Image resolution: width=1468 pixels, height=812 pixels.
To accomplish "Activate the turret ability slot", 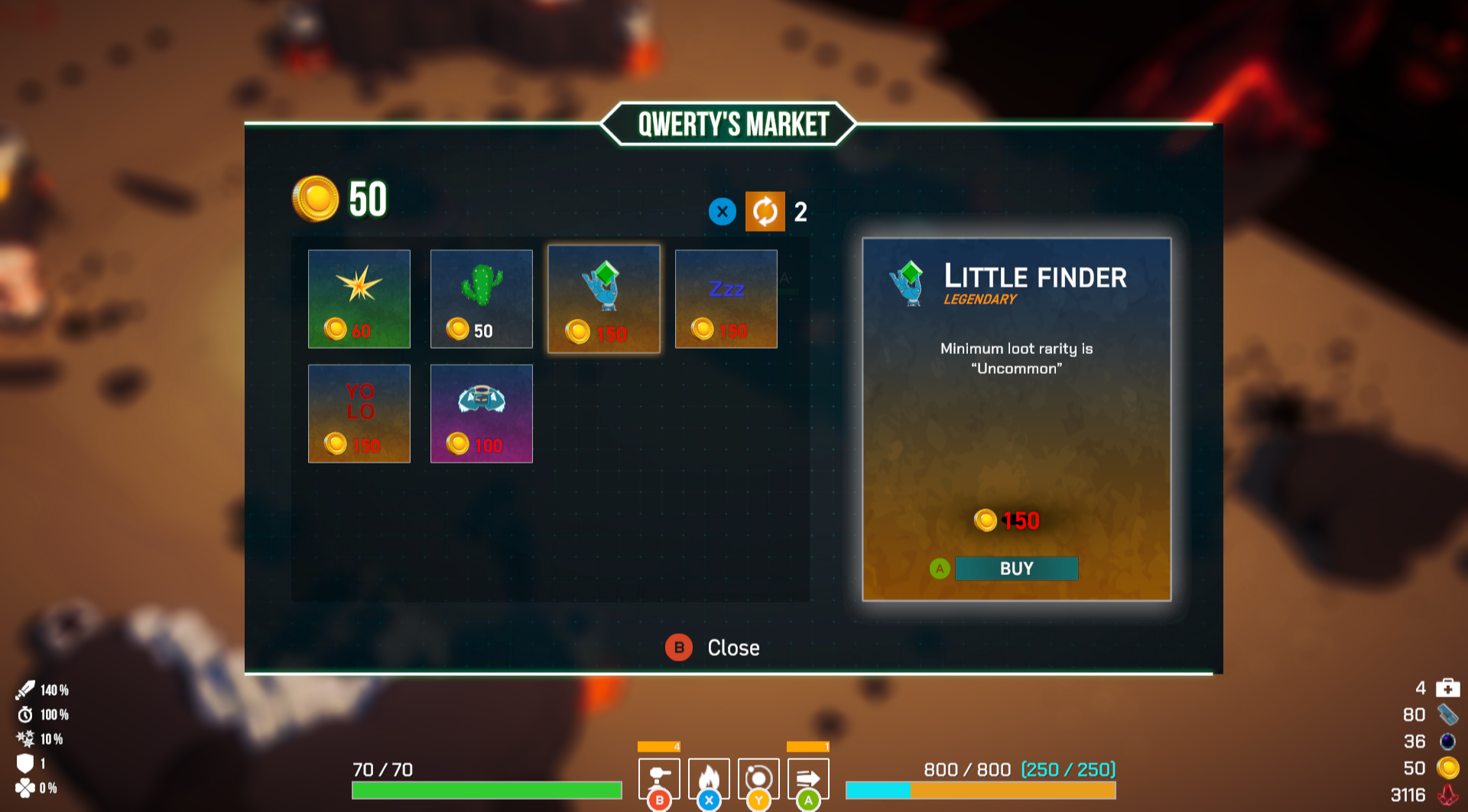I will [x=659, y=778].
